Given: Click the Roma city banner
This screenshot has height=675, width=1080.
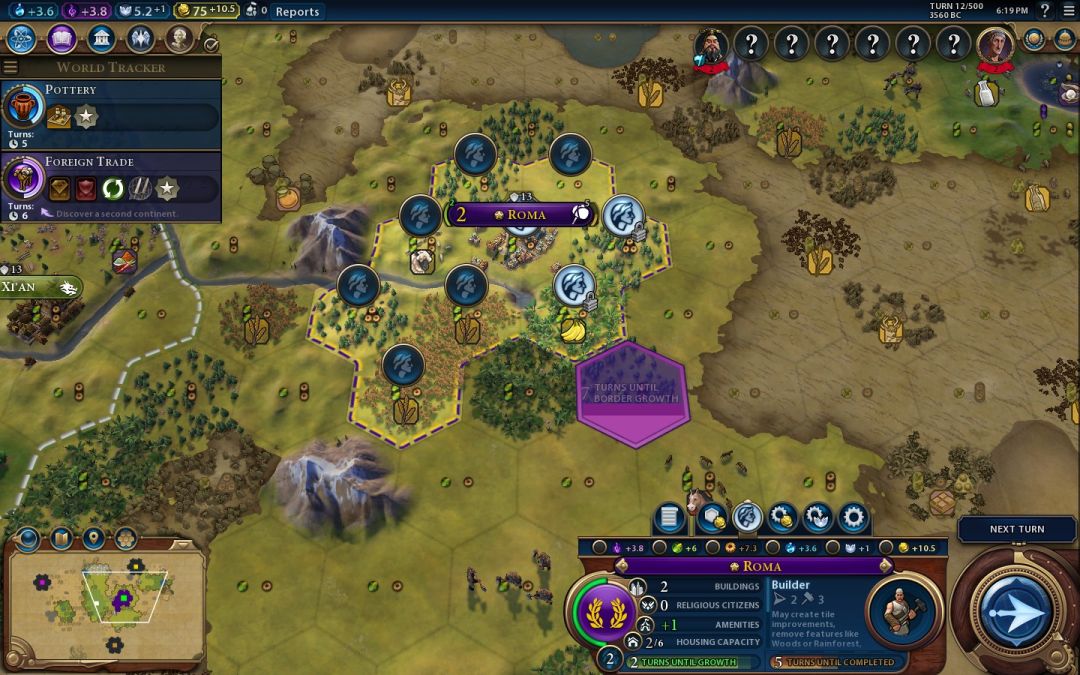Looking at the screenshot, I should 520,214.
